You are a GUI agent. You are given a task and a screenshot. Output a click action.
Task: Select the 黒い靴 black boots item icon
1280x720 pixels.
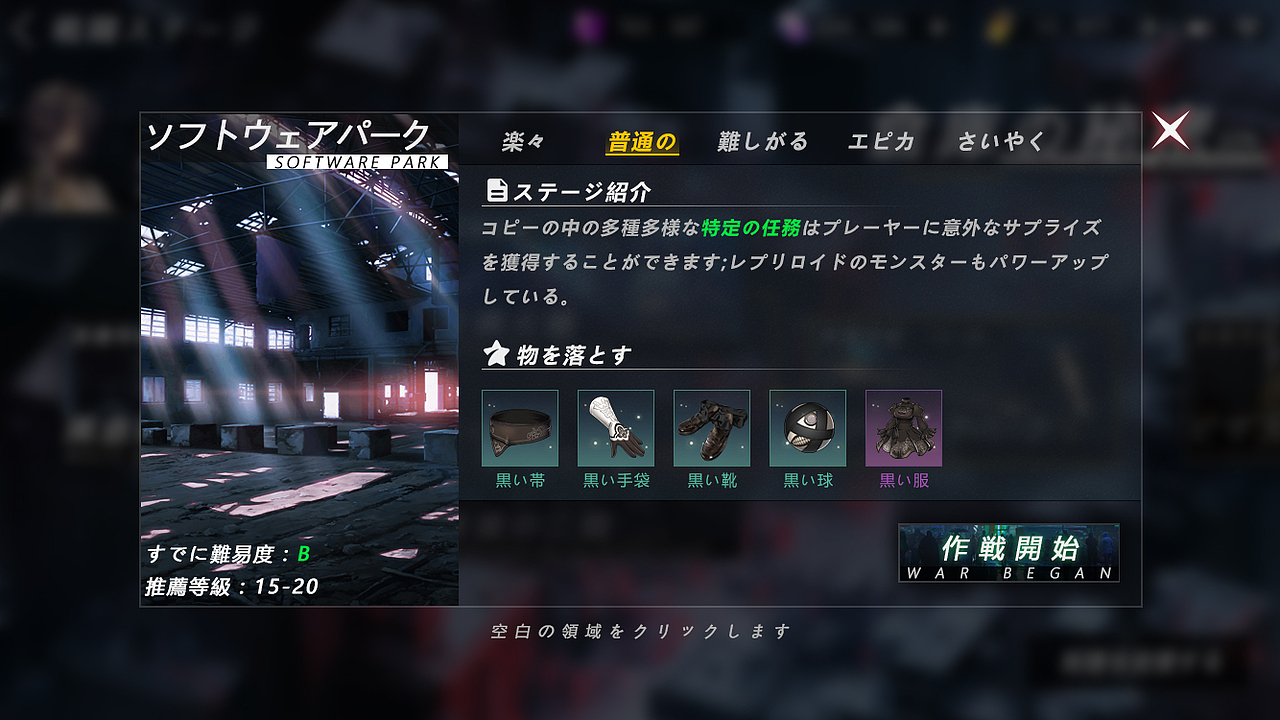click(711, 428)
